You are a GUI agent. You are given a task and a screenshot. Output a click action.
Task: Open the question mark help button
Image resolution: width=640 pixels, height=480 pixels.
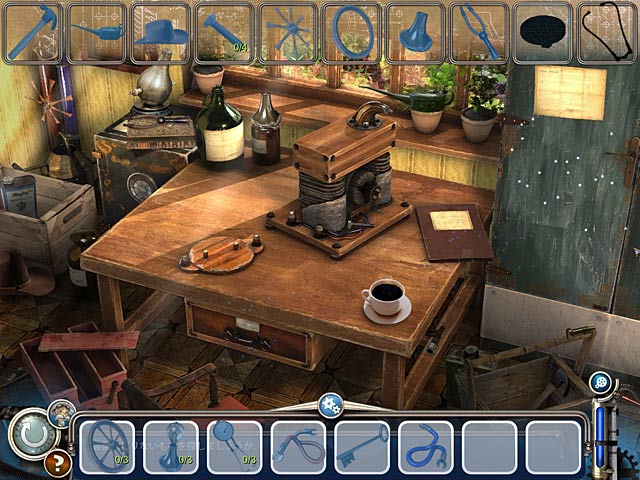coord(57,463)
